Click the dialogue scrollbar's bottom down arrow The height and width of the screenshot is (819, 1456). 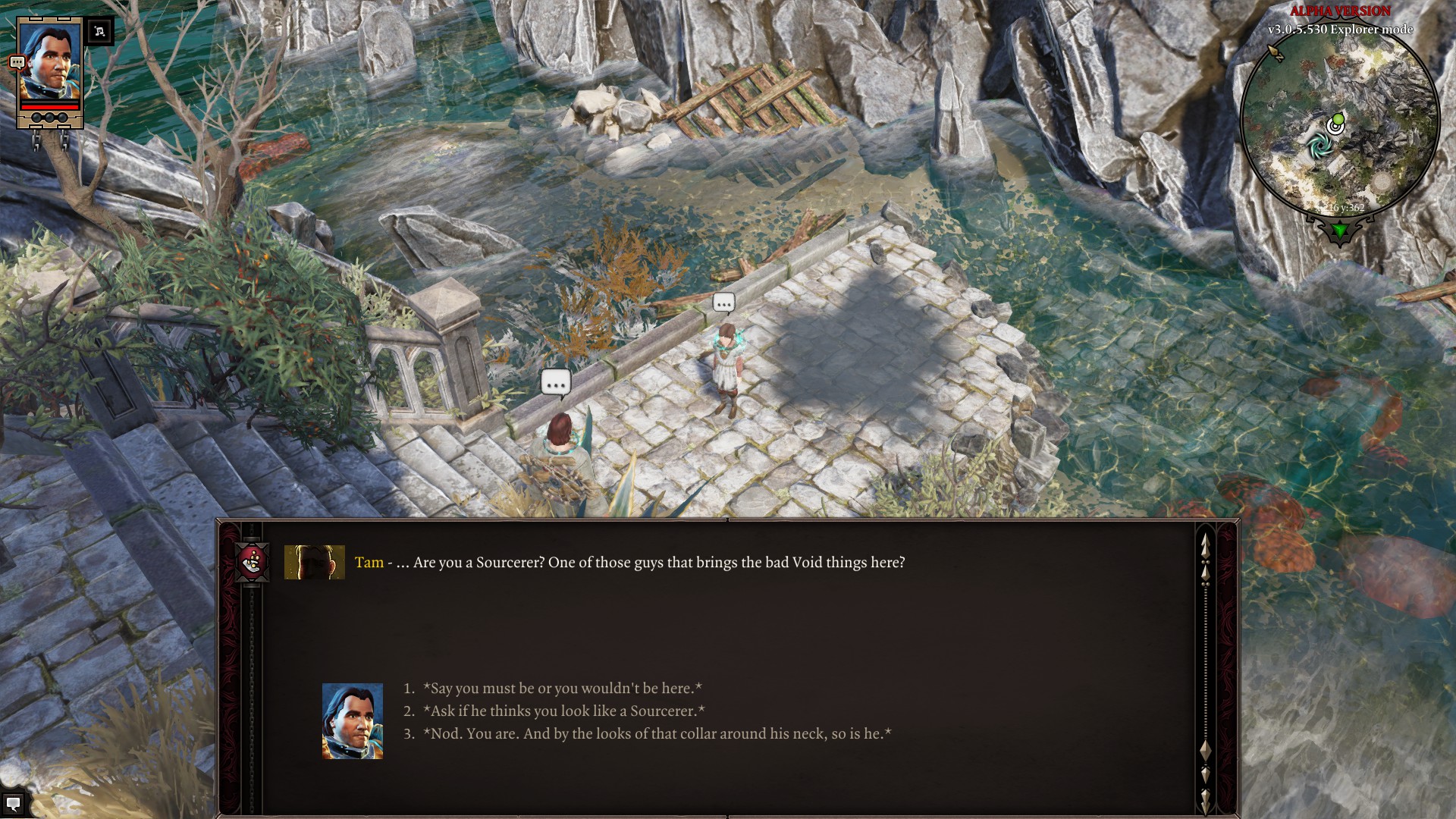coord(1205,799)
